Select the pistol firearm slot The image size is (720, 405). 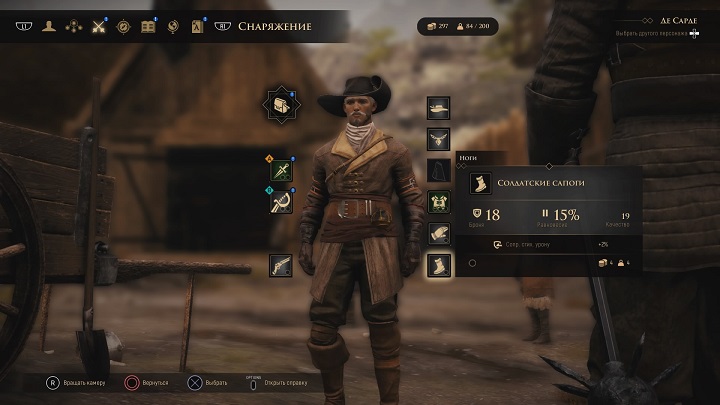coord(281,265)
